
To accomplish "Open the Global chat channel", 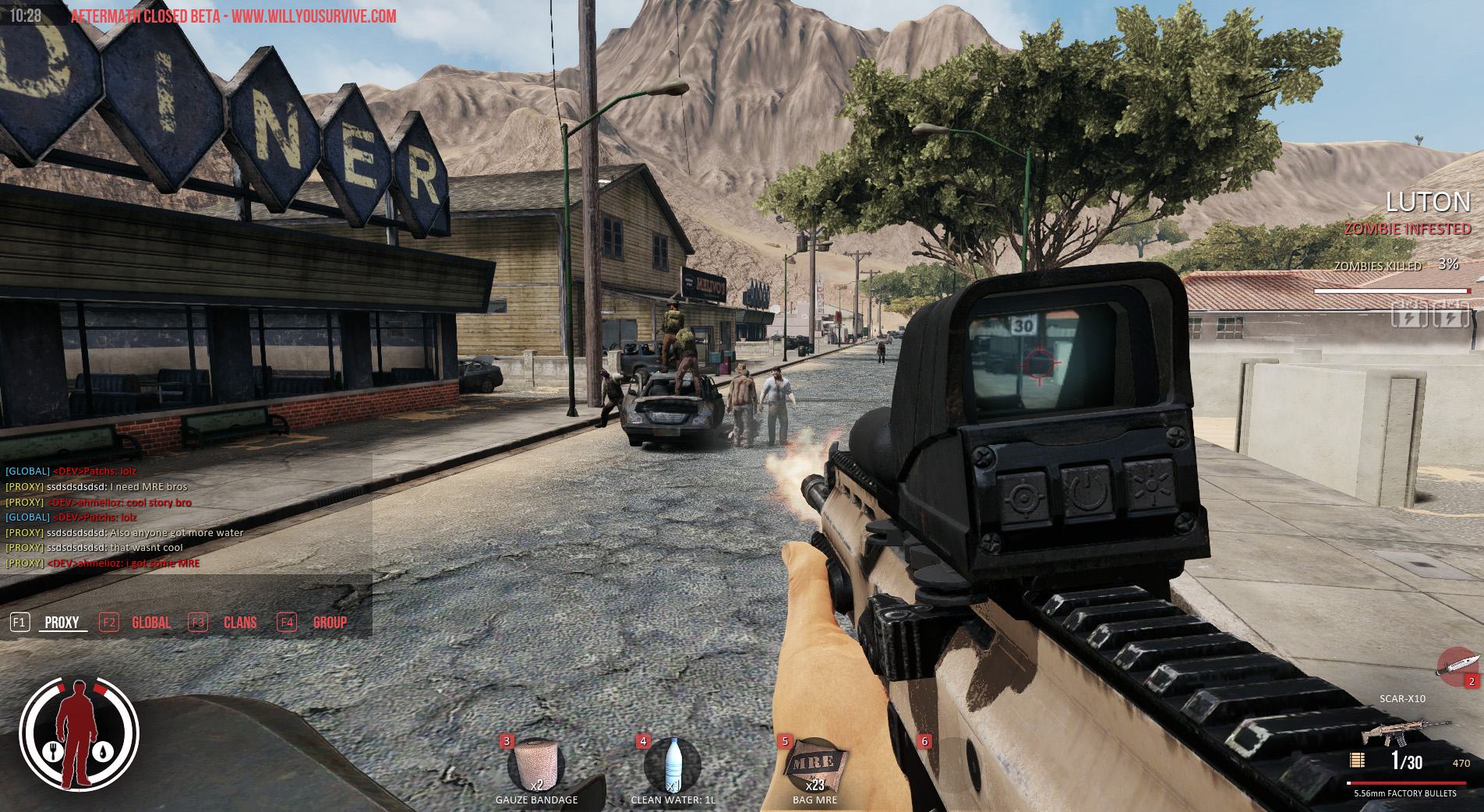I will [150, 623].
